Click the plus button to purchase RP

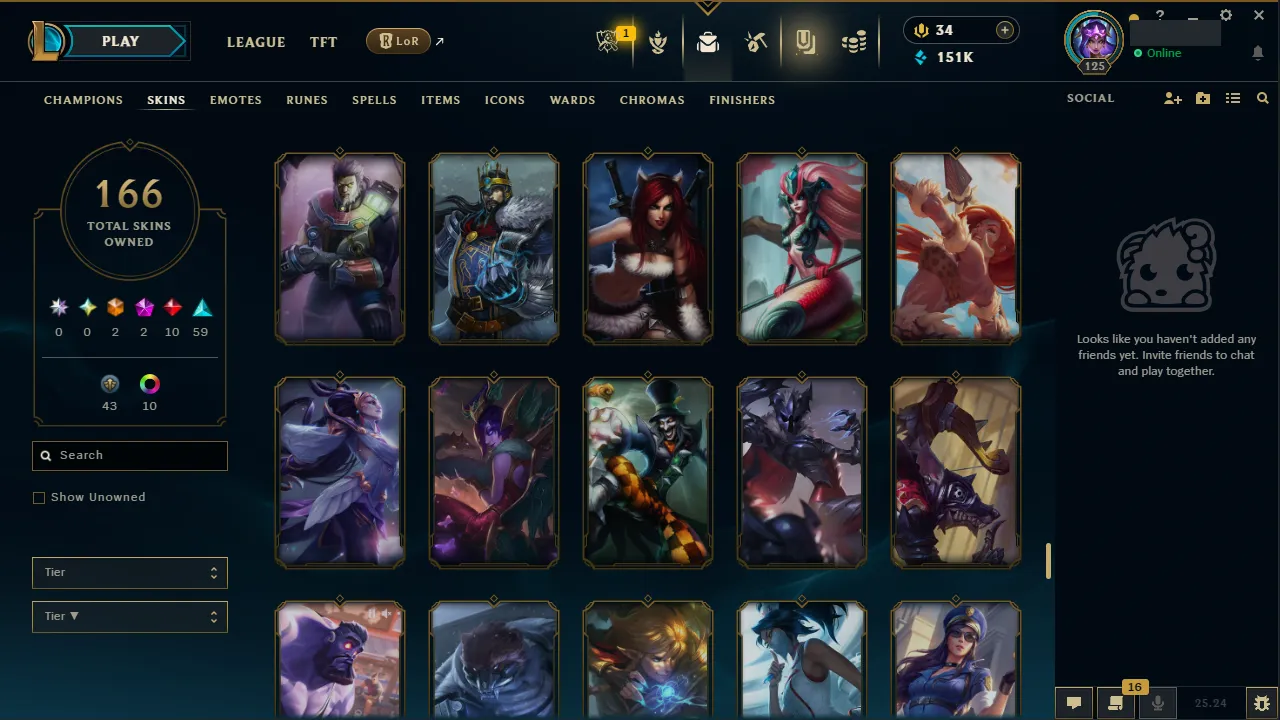pos(1004,30)
